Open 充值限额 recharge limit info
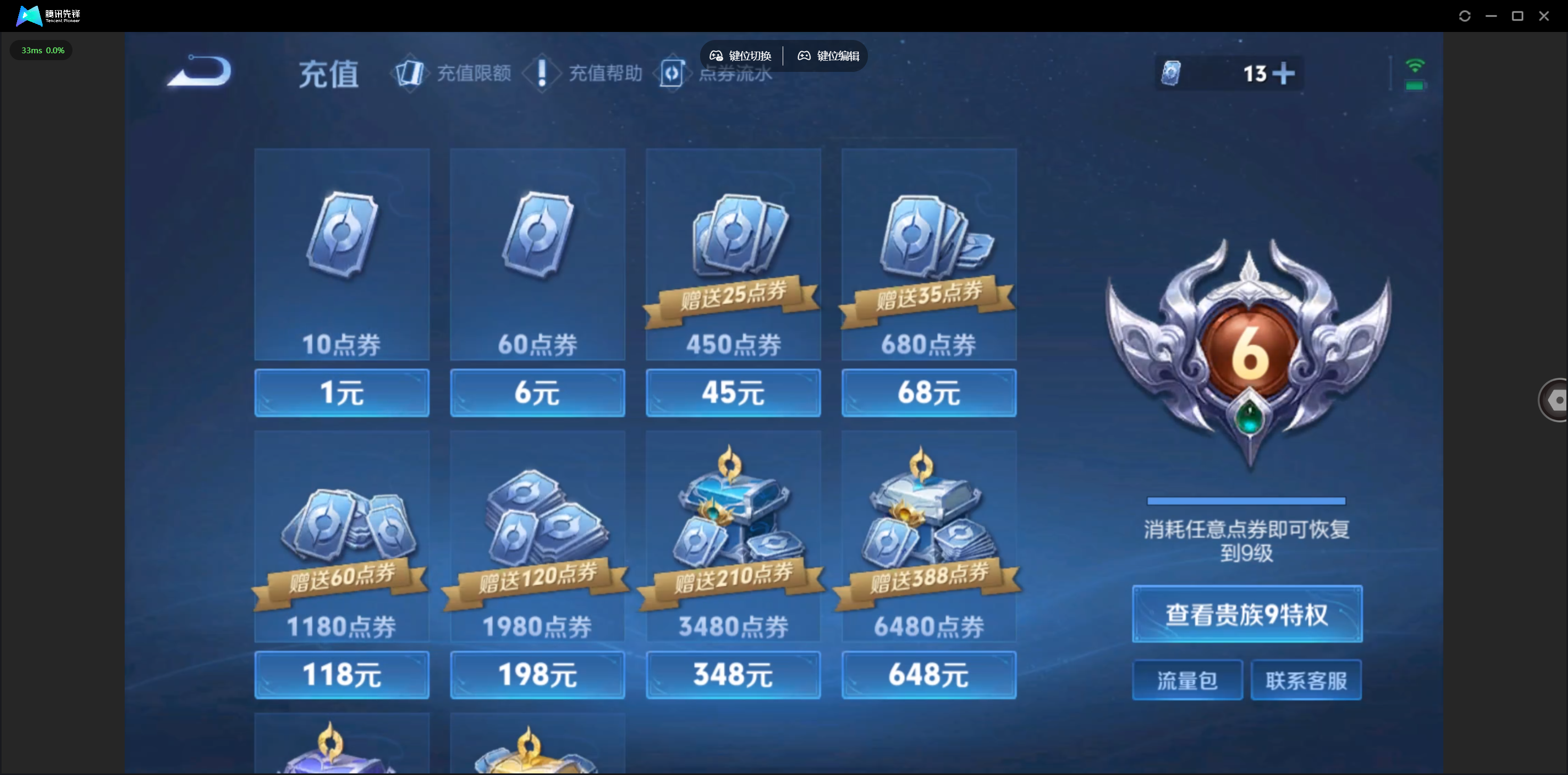 tap(453, 74)
